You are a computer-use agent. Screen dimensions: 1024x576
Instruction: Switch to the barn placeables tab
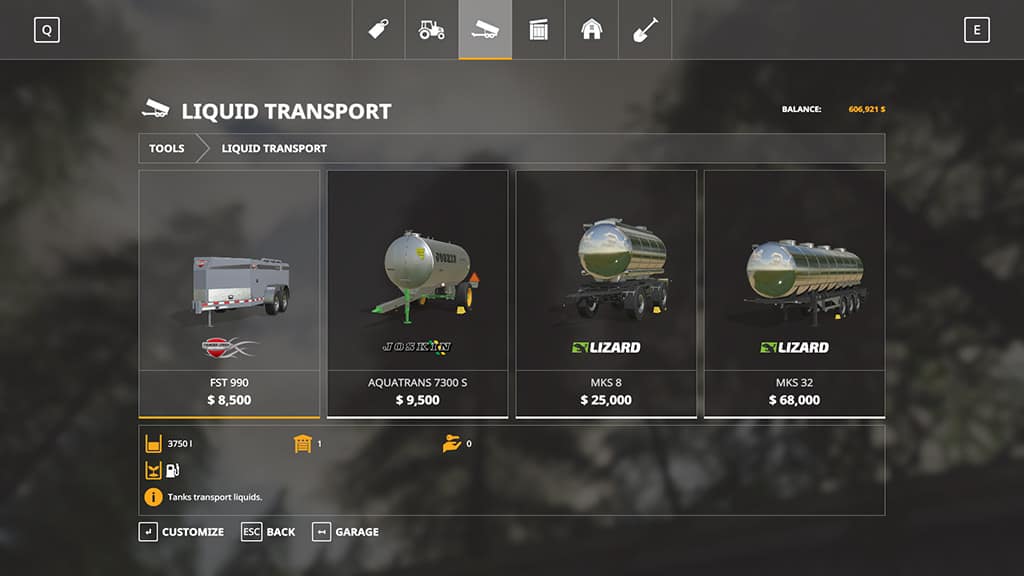pyautogui.click(x=592, y=30)
